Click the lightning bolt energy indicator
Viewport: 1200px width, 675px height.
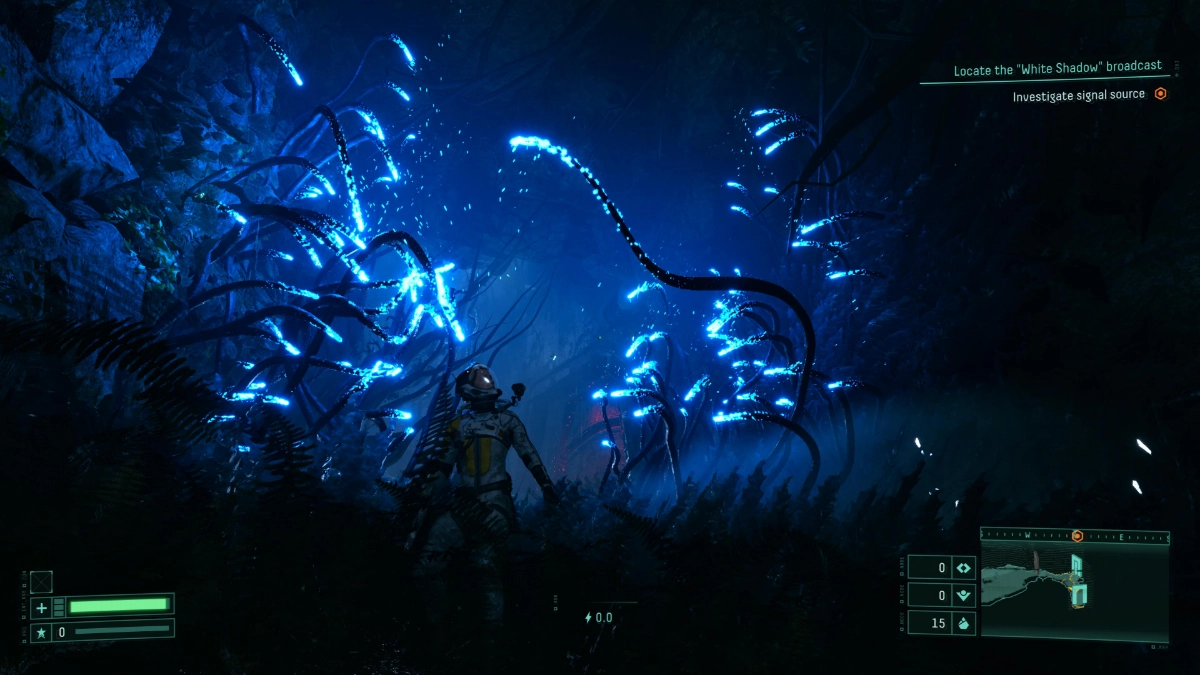589,618
